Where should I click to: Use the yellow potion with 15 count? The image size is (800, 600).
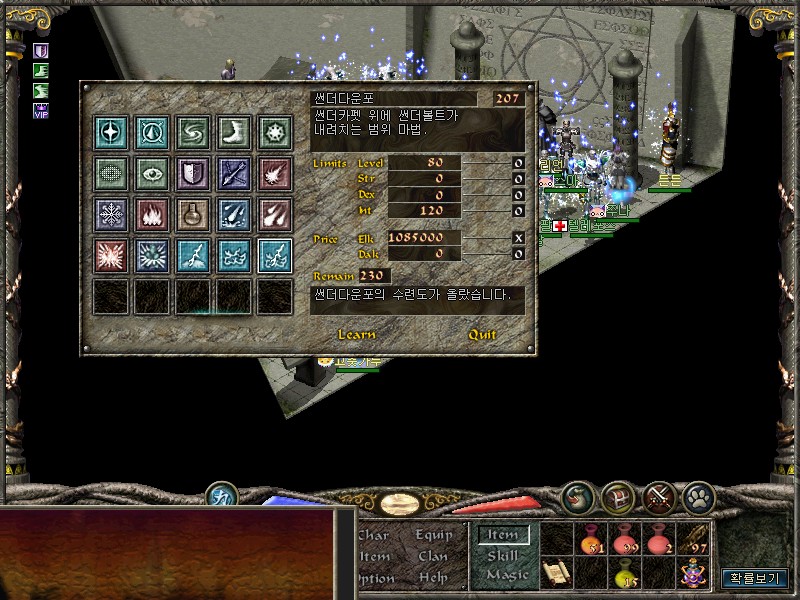[625, 573]
